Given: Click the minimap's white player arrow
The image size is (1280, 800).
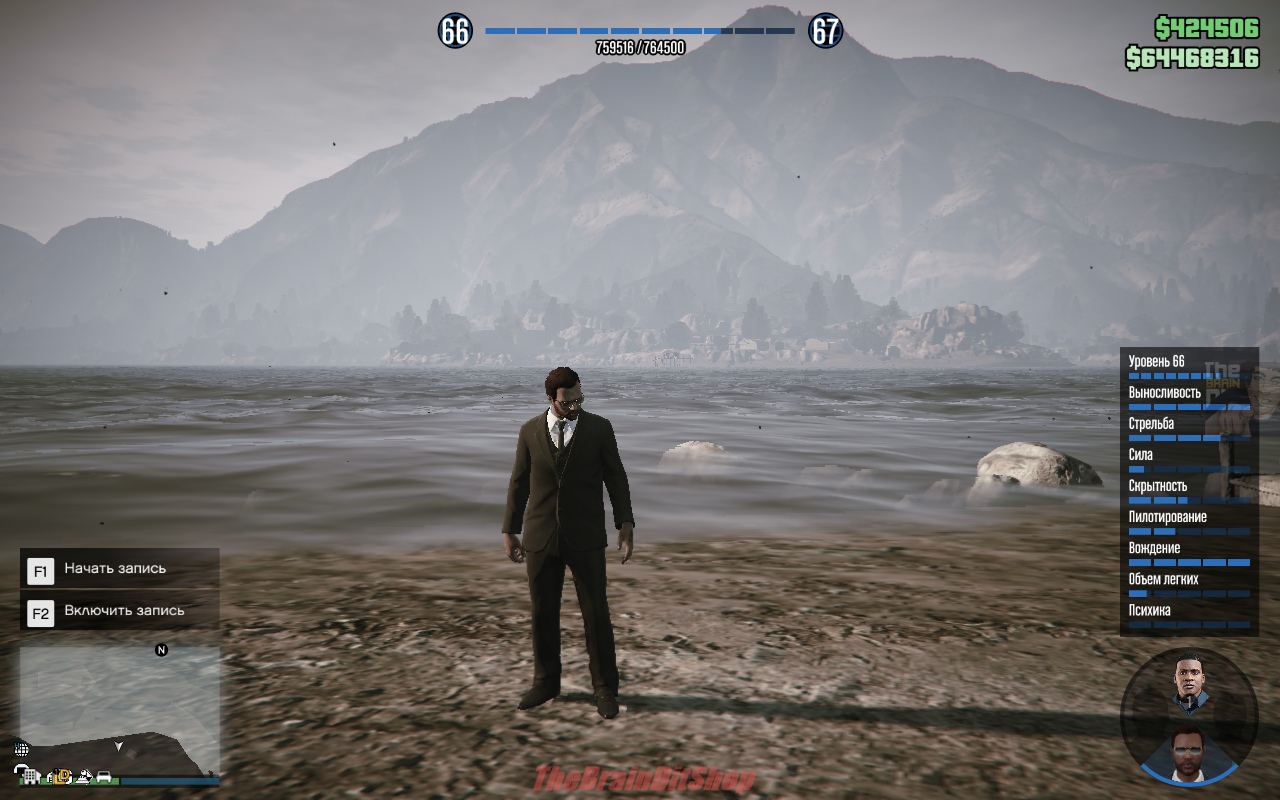Looking at the screenshot, I should [119, 746].
